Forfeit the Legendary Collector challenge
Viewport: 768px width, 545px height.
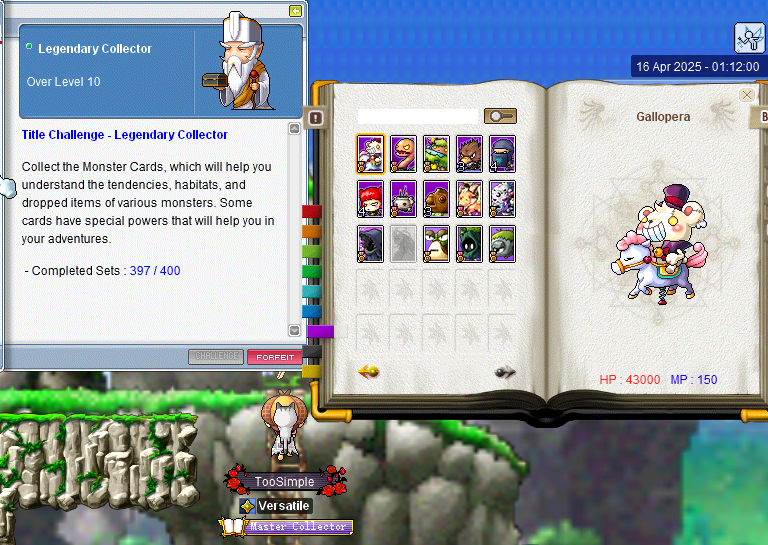275,357
